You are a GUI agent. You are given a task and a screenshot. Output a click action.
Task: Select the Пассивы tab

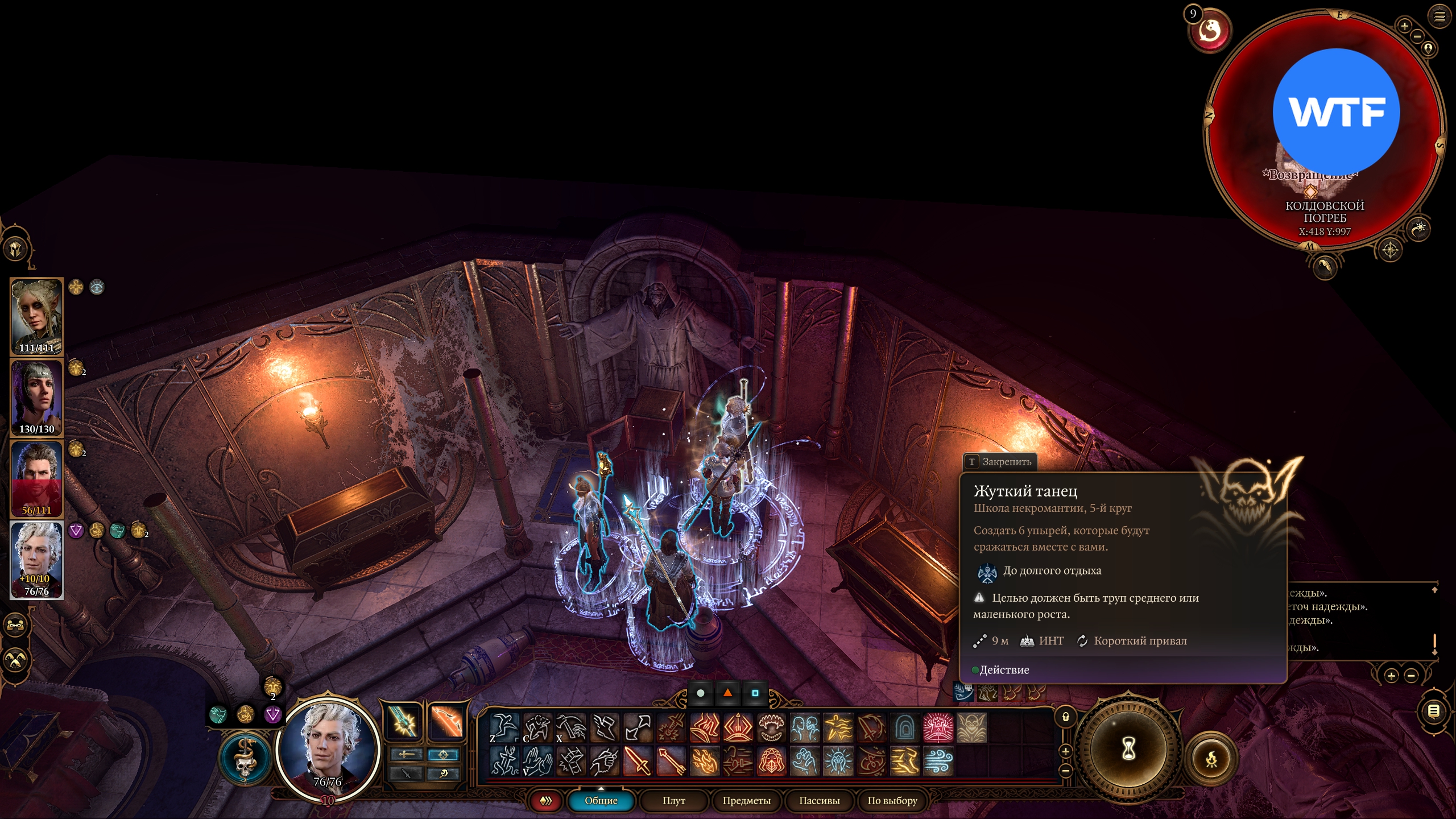(819, 800)
